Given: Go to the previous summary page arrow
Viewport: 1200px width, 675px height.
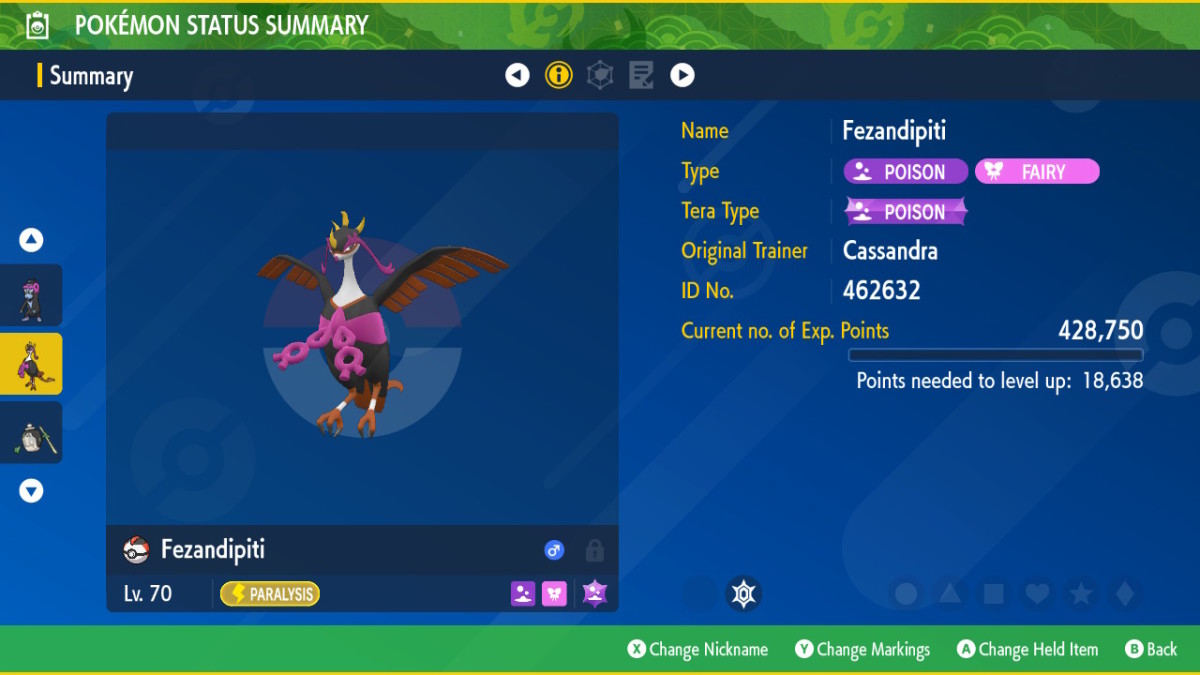Looking at the screenshot, I should (x=517, y=75).
